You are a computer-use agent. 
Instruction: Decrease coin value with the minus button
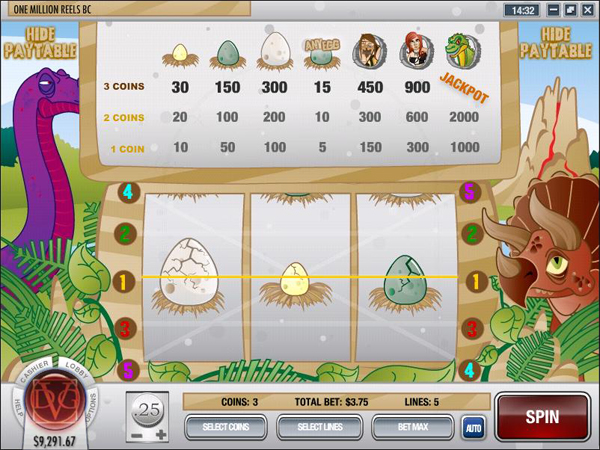point(133,435)
